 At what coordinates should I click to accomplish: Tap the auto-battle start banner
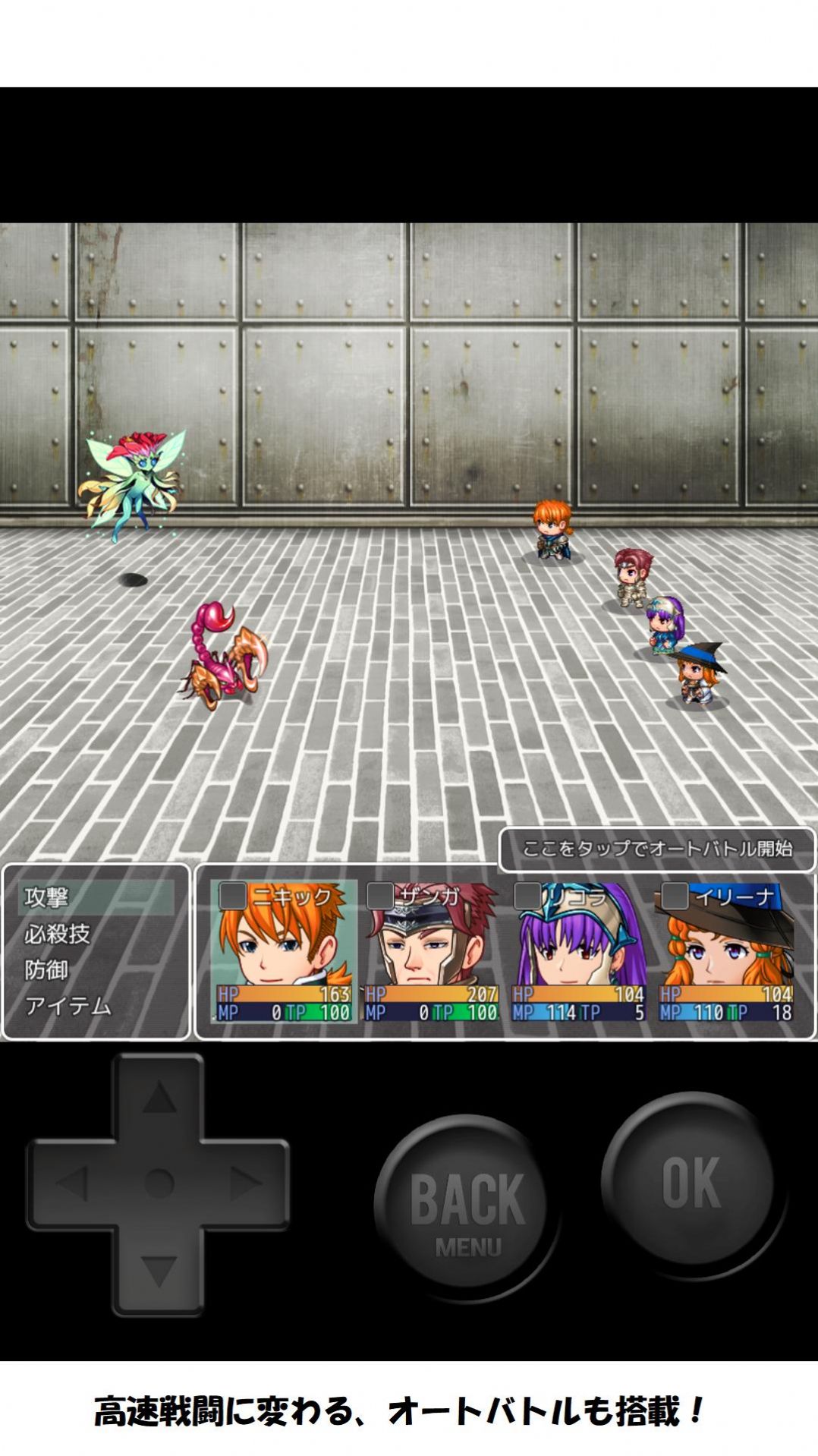click(x=657, y=849)
